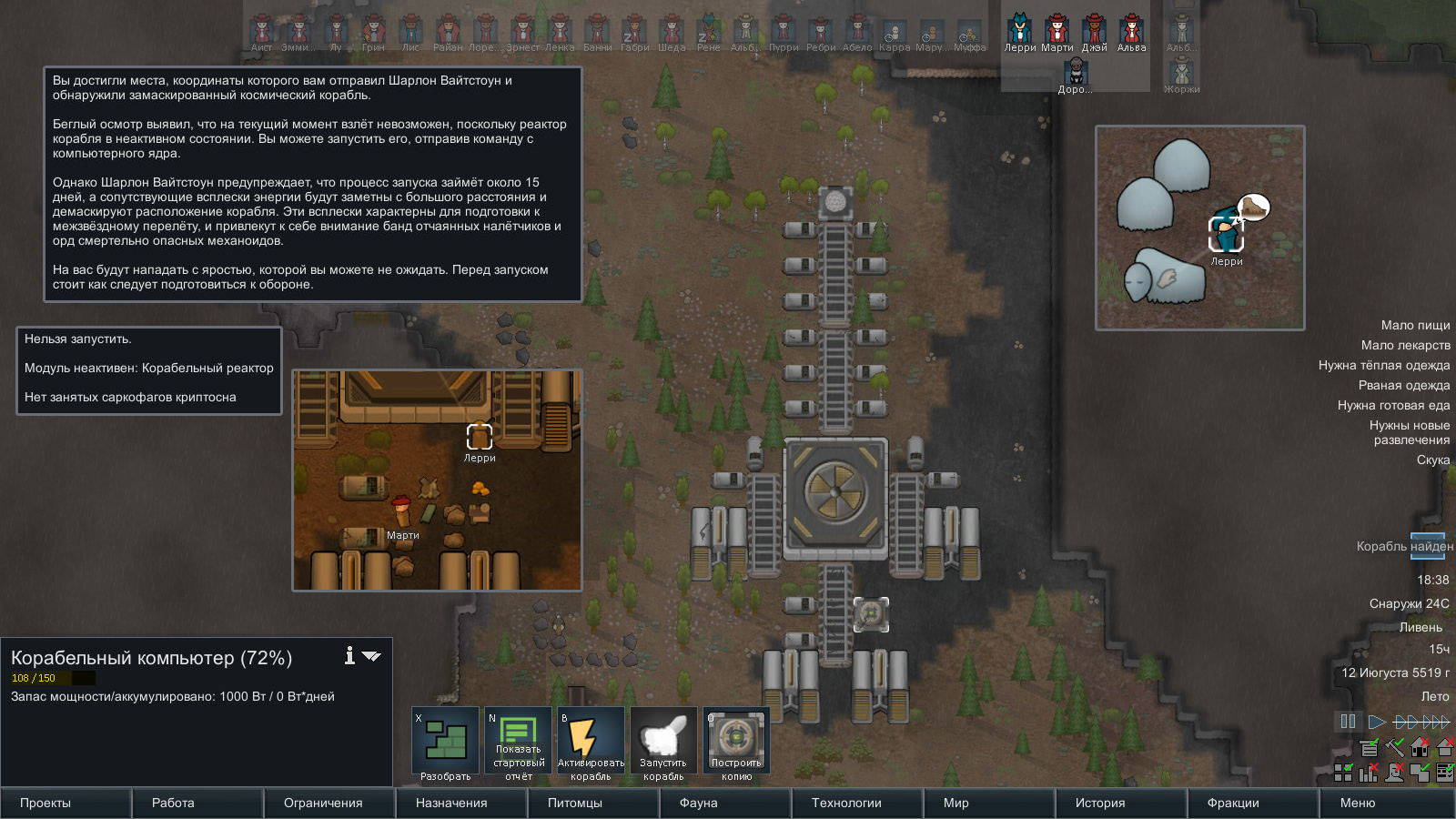Pause the game with the pause button
1456x819 pixels.
[x=1348, y=722]
